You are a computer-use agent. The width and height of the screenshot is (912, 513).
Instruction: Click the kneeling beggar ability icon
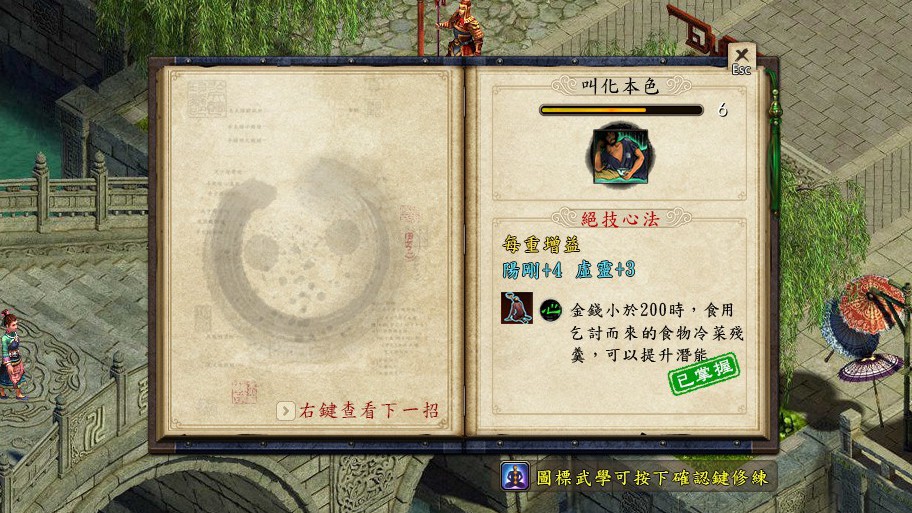pos(517,308)
